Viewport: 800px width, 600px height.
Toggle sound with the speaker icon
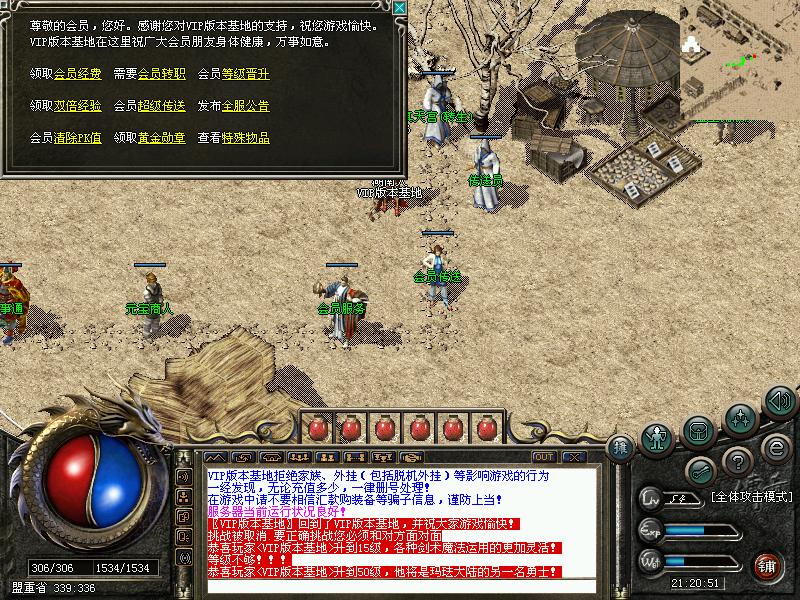[779, 402]
